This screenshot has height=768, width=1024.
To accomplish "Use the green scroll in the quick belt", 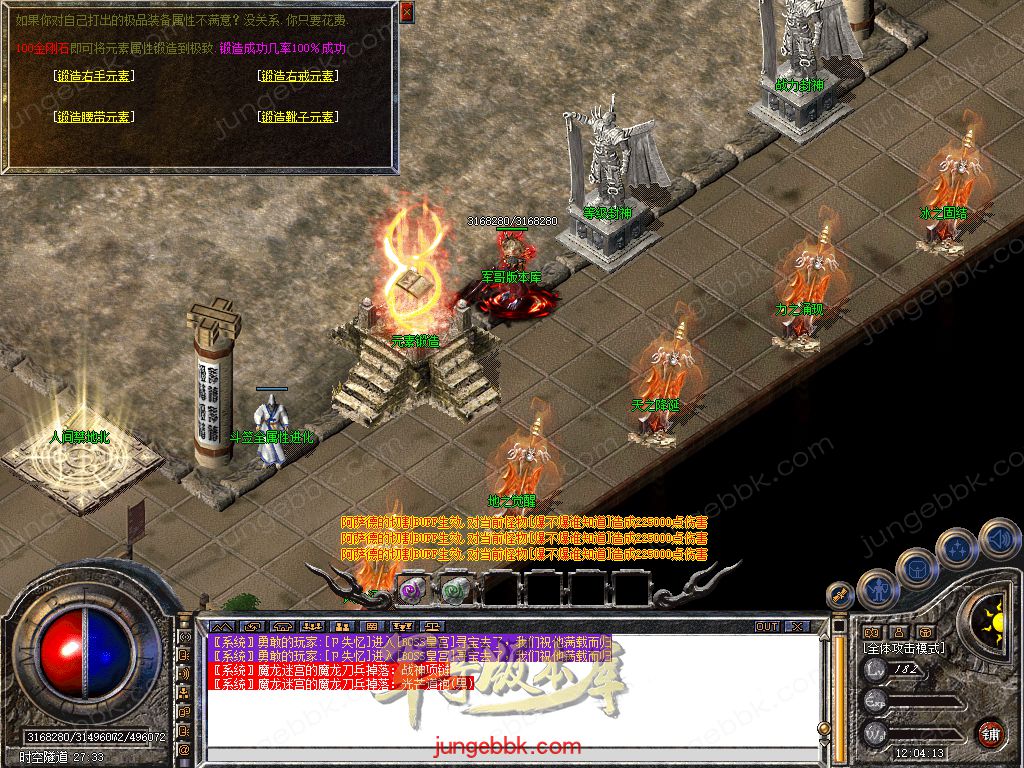I will [456, 589].
